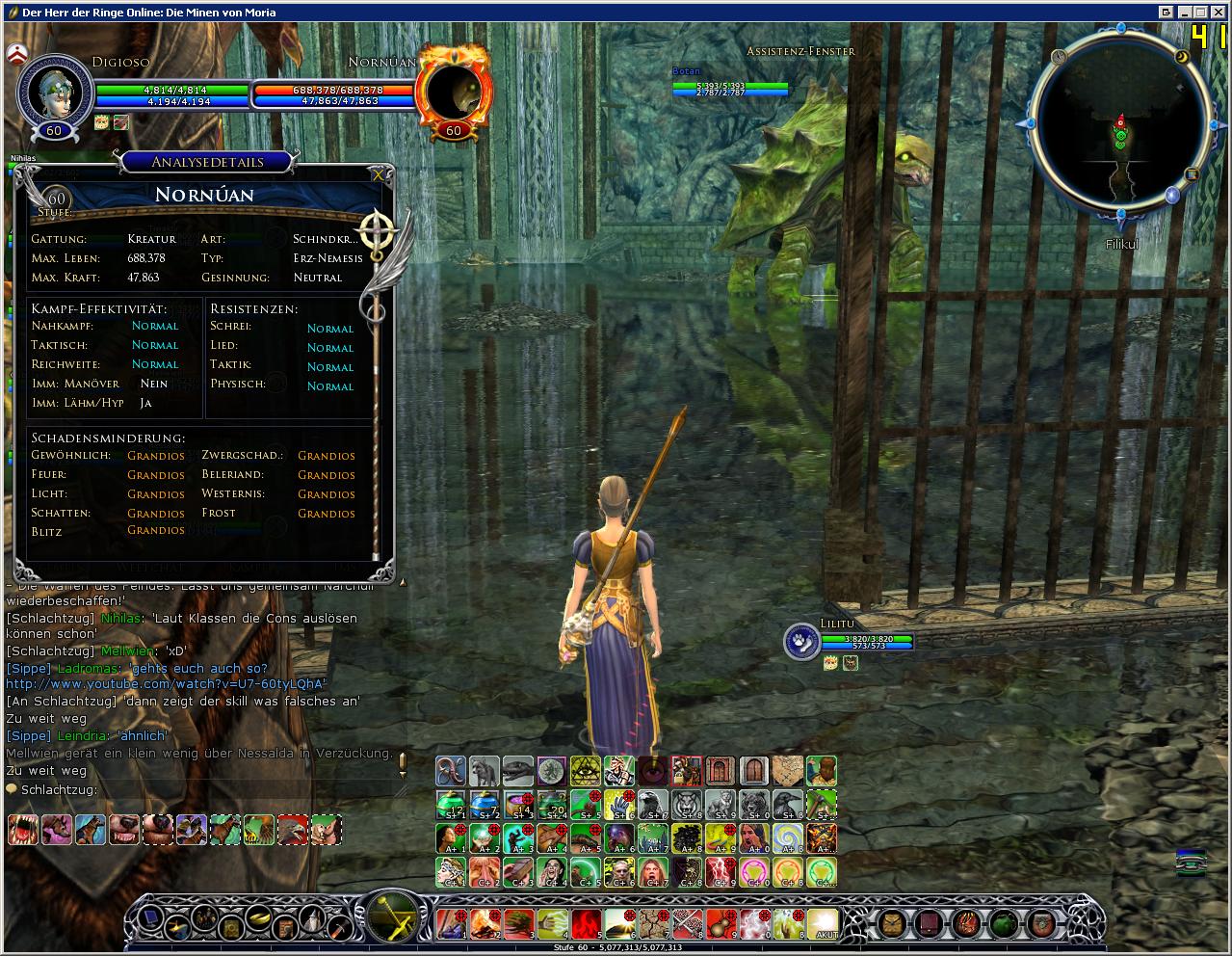The height and width of the screenshot is (956, 1232).
Task: Close the Analysedetails window
Action: tap(378, 174)
